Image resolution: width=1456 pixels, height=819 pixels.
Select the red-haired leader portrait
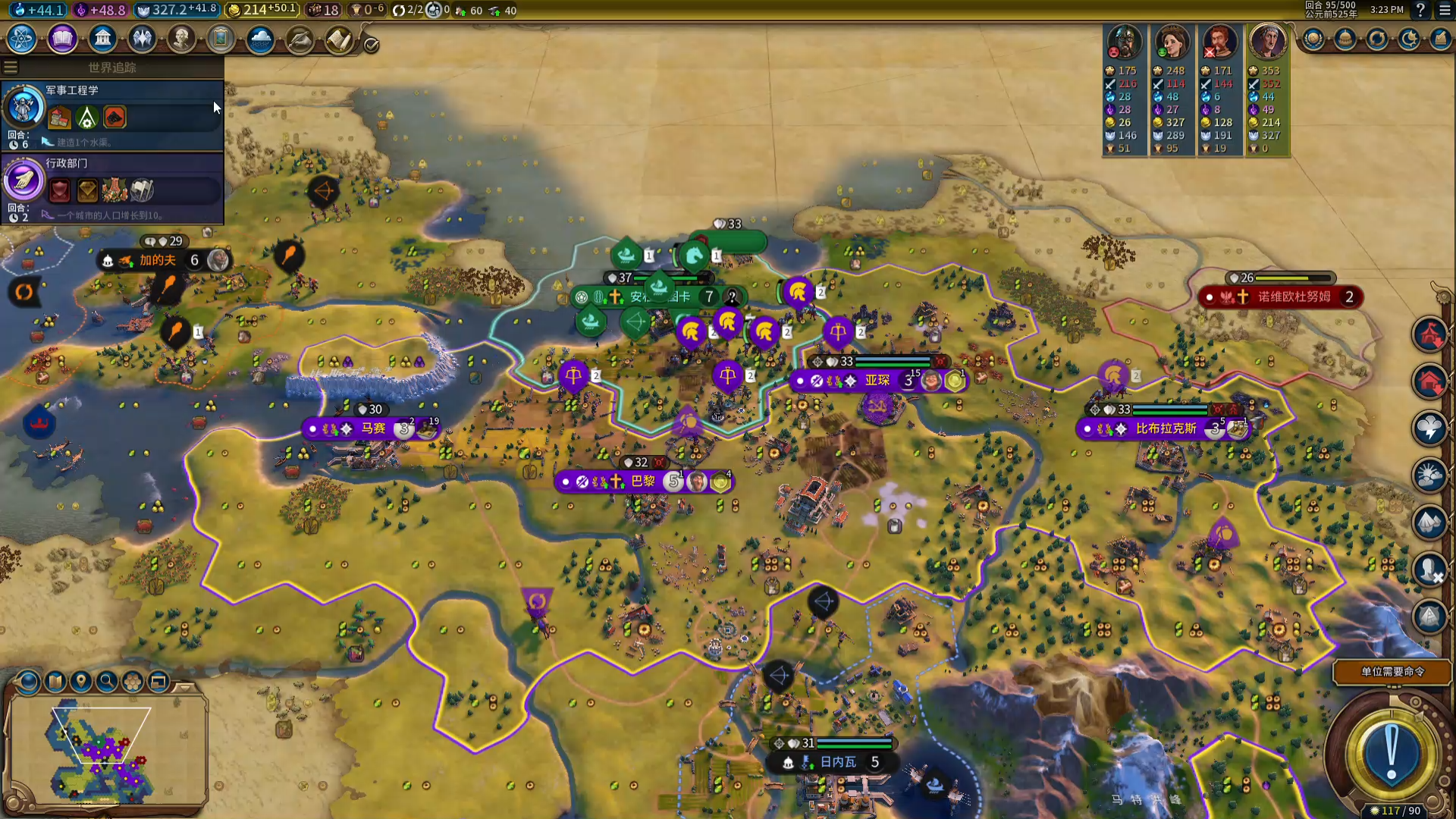pos(1219,42)
